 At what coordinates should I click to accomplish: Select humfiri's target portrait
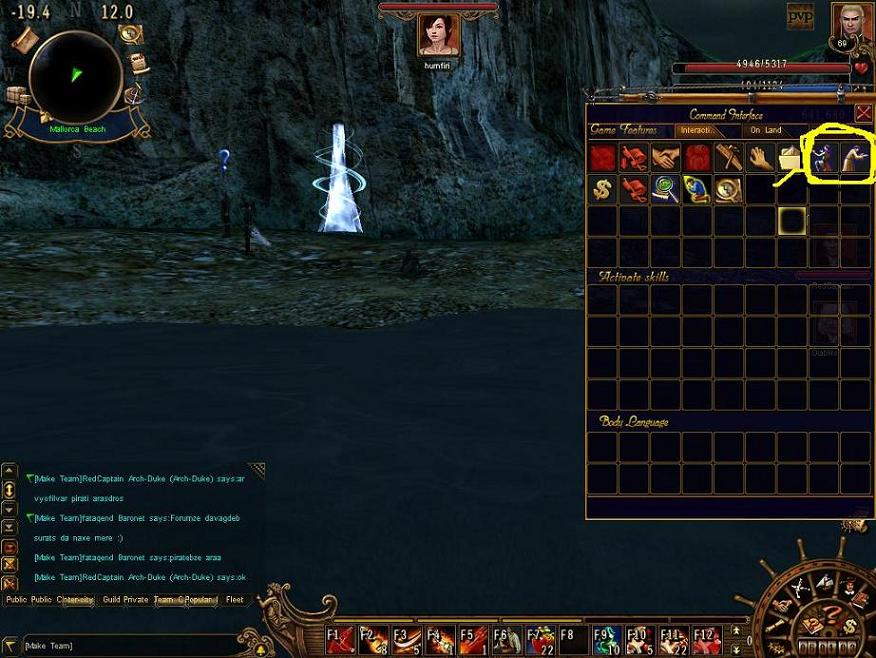click(x=438, y=35)
